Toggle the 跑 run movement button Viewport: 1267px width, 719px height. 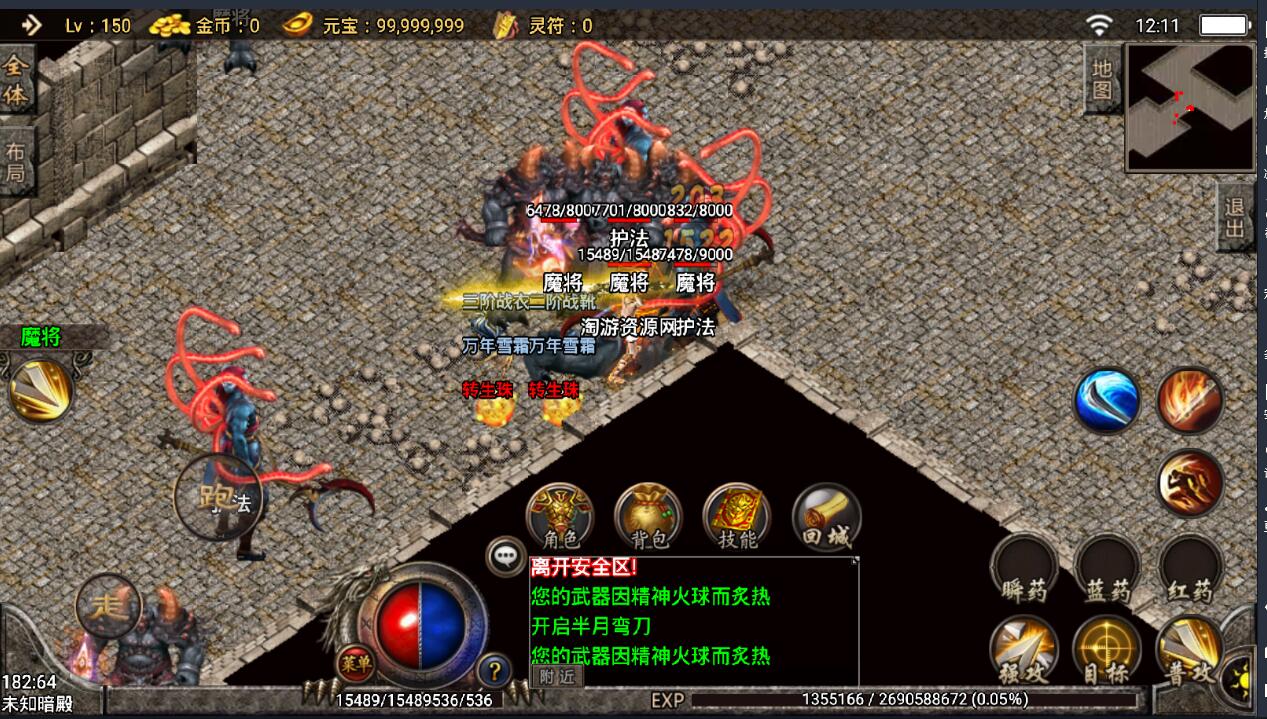(x=212, y=497)
